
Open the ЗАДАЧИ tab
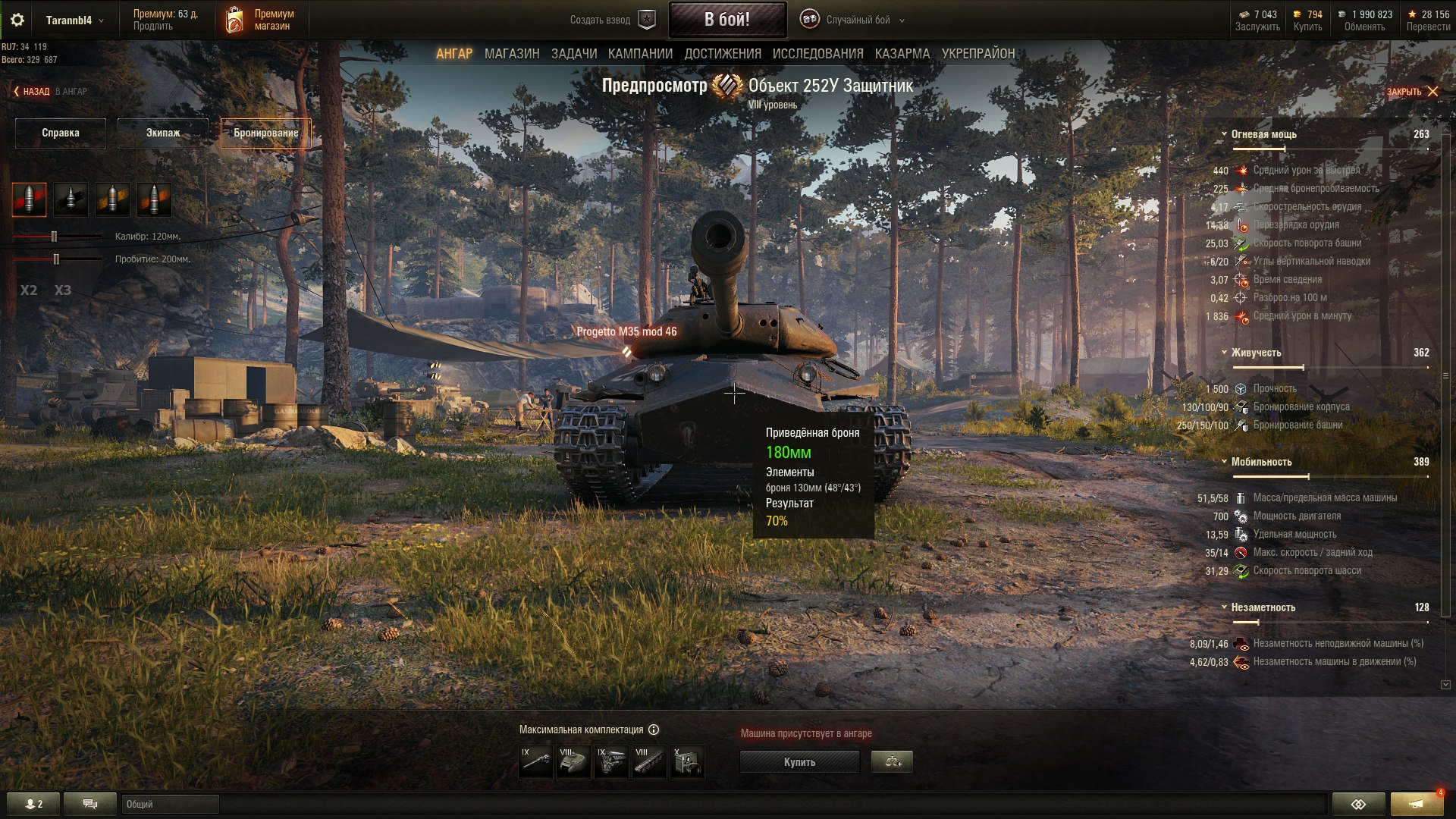click(573, 54)
